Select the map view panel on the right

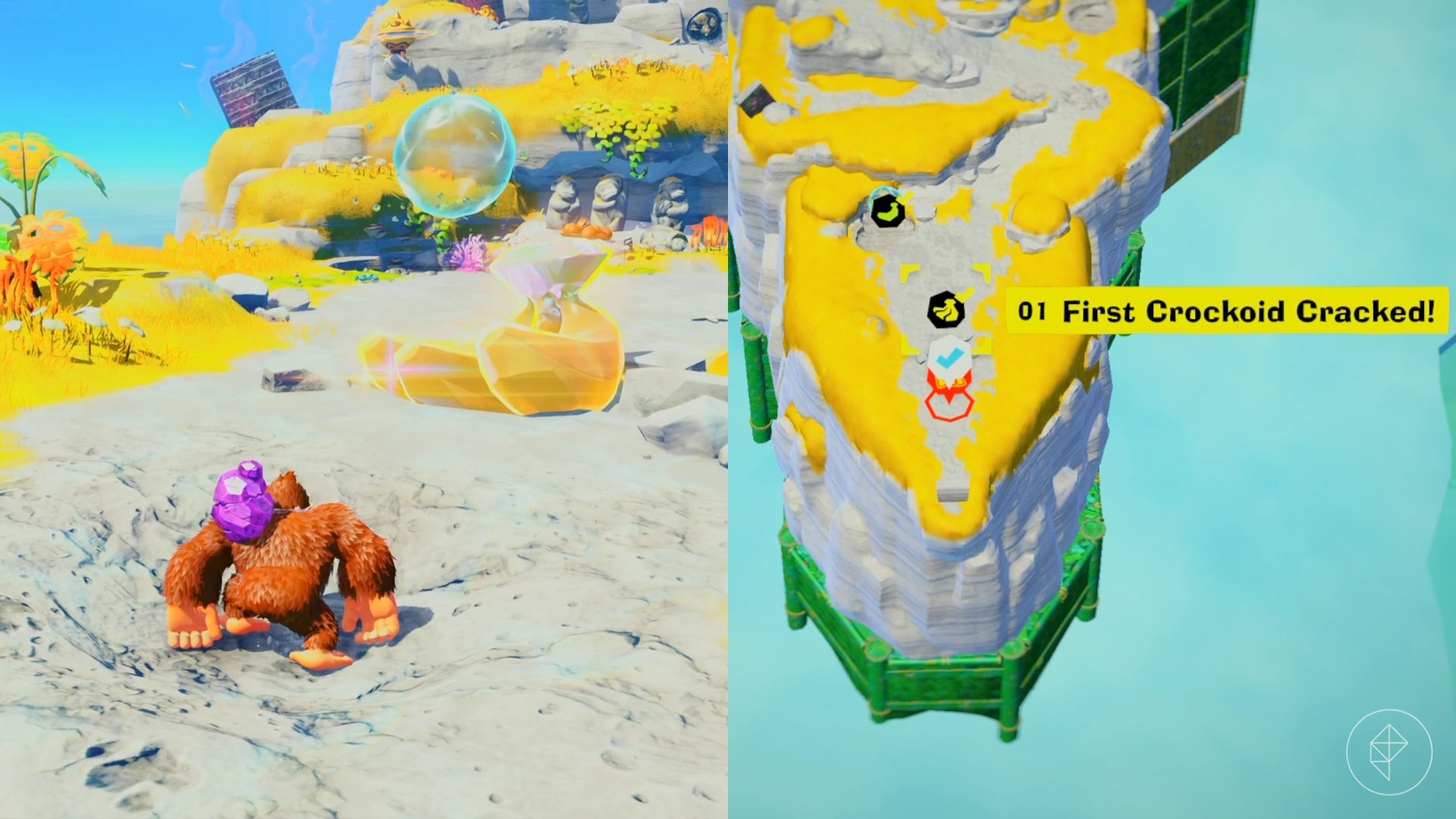click(x=1092, y=409)
